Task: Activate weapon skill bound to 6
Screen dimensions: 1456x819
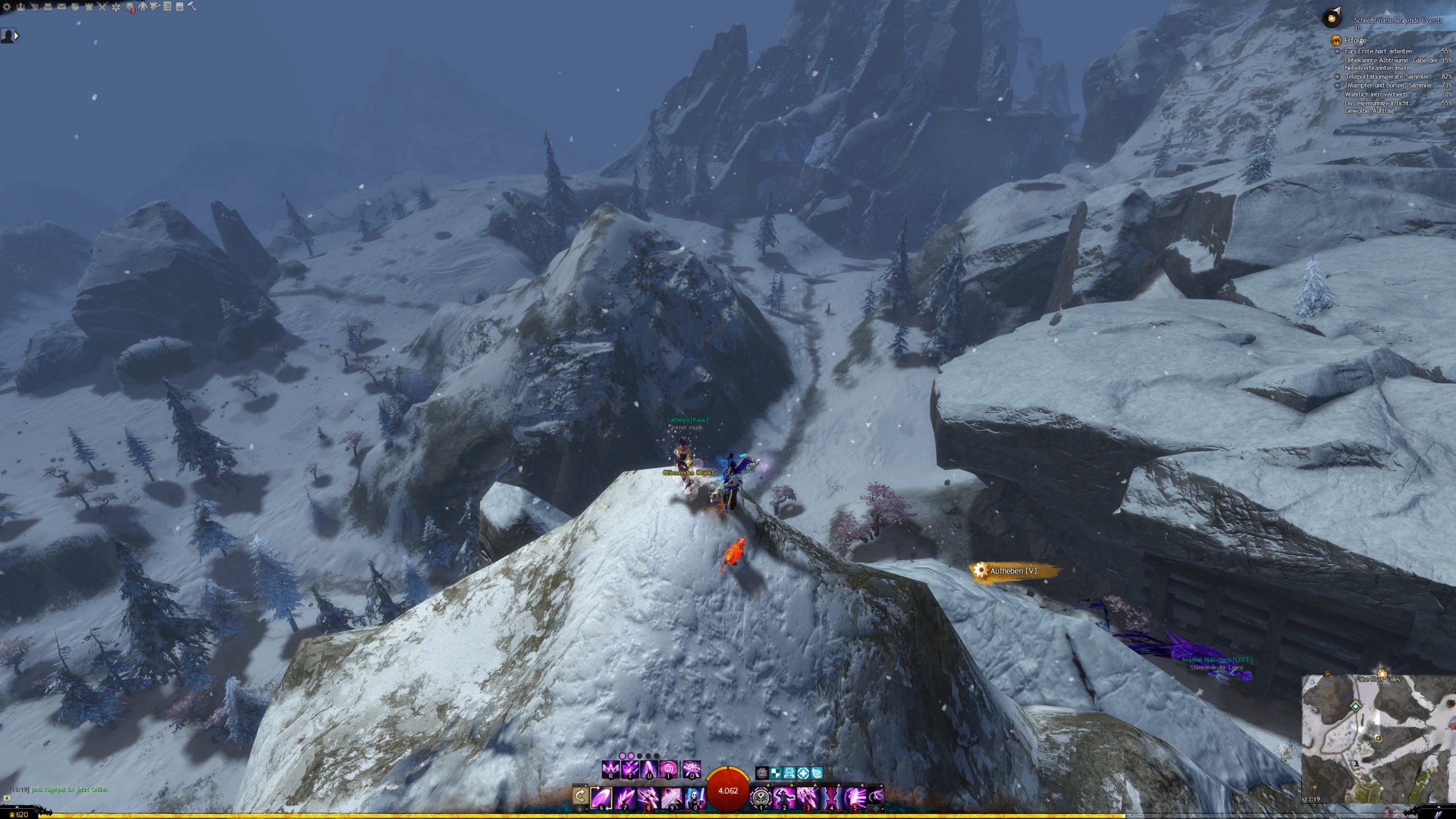Action: click(601, 797)
